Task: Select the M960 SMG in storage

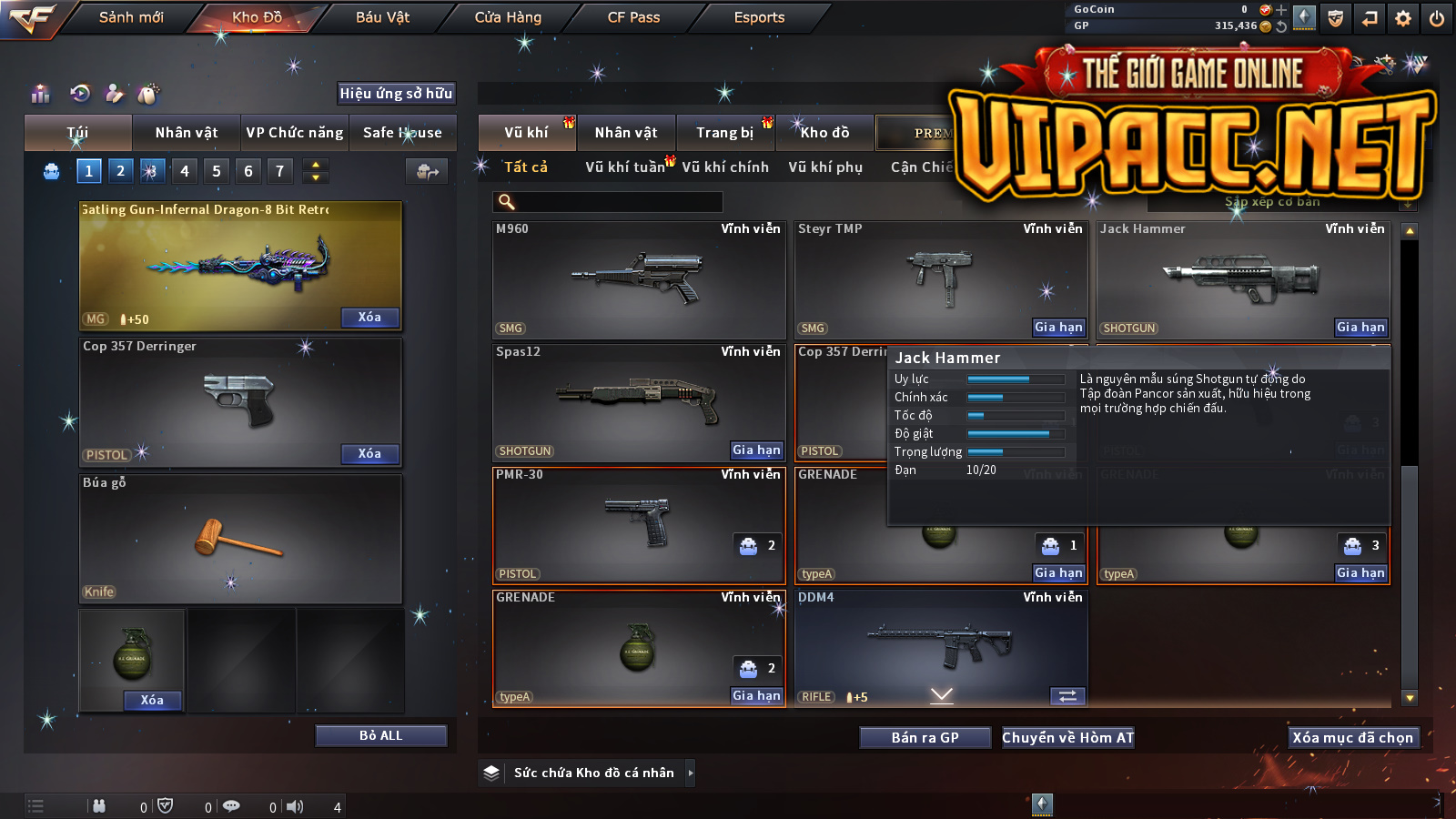Action: click(x=638, y=278)
